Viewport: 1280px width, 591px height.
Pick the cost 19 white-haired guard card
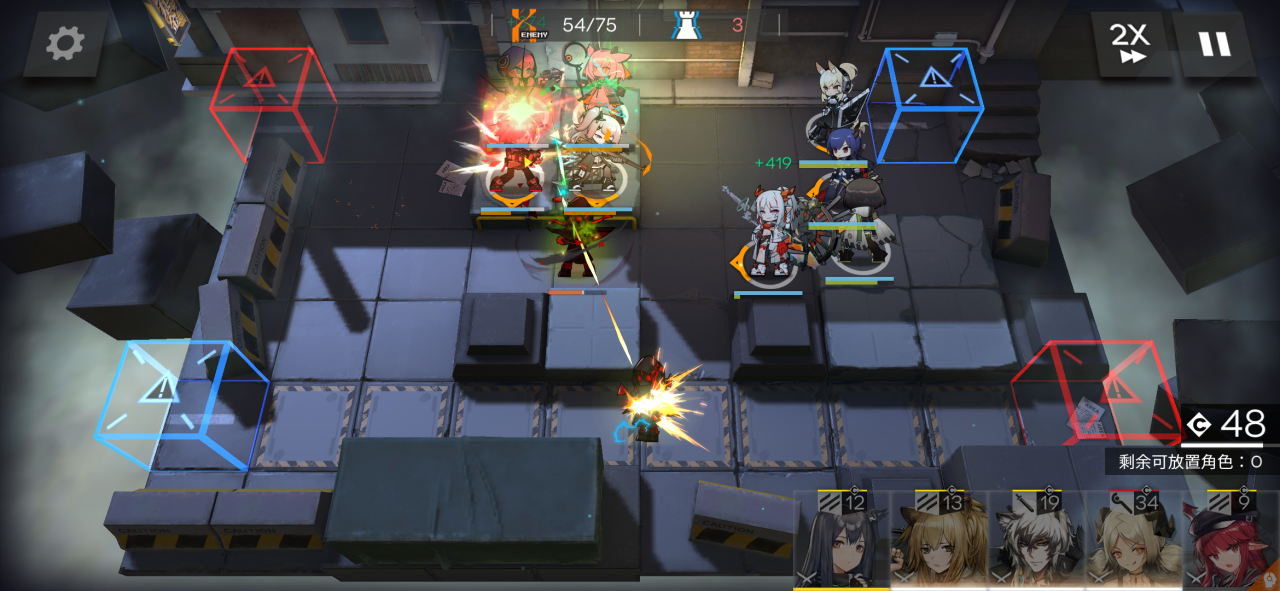[x=1036, y=540]
